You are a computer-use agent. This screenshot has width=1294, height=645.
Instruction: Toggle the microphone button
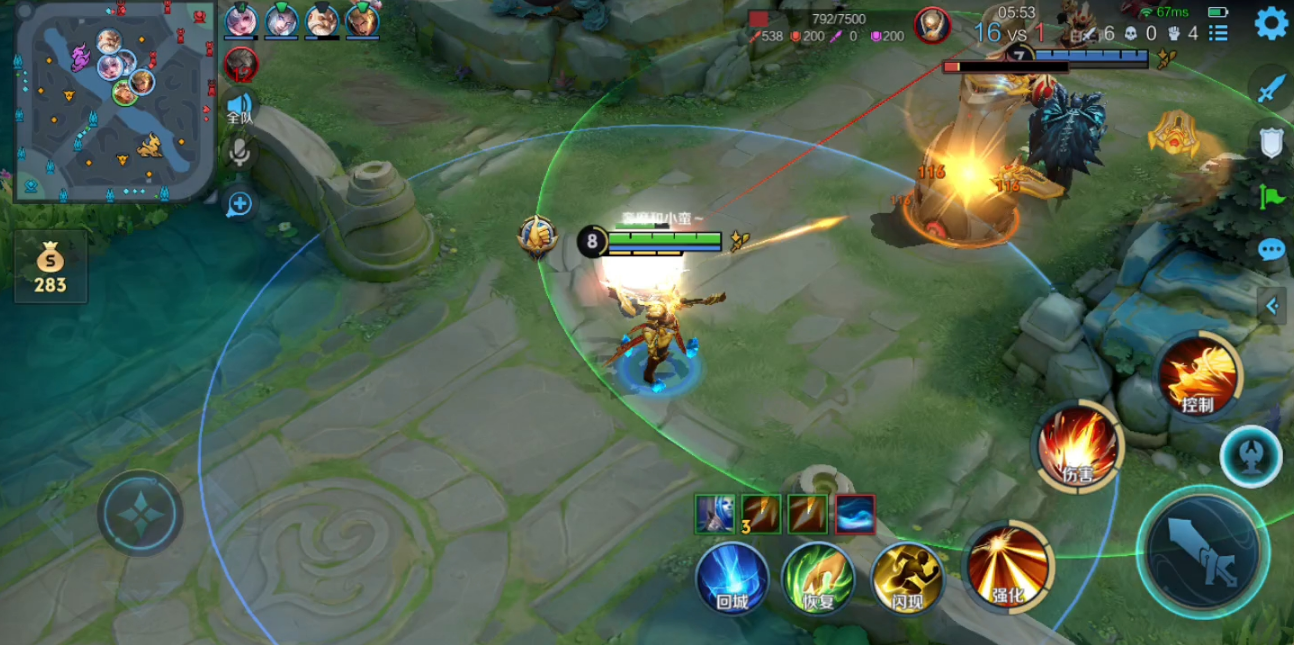[x=240, y=153]
